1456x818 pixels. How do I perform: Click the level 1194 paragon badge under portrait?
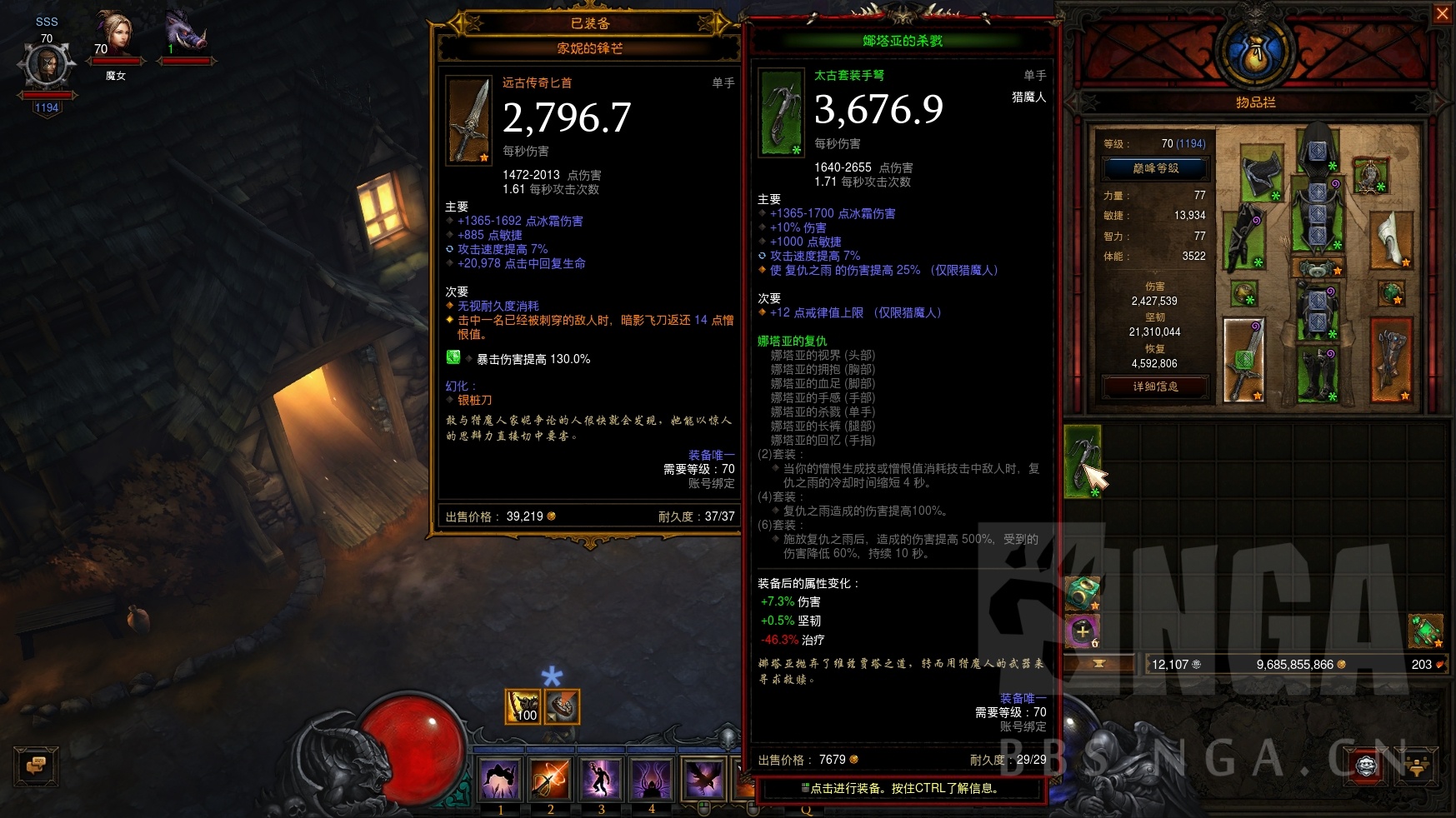tap(46, 107)
